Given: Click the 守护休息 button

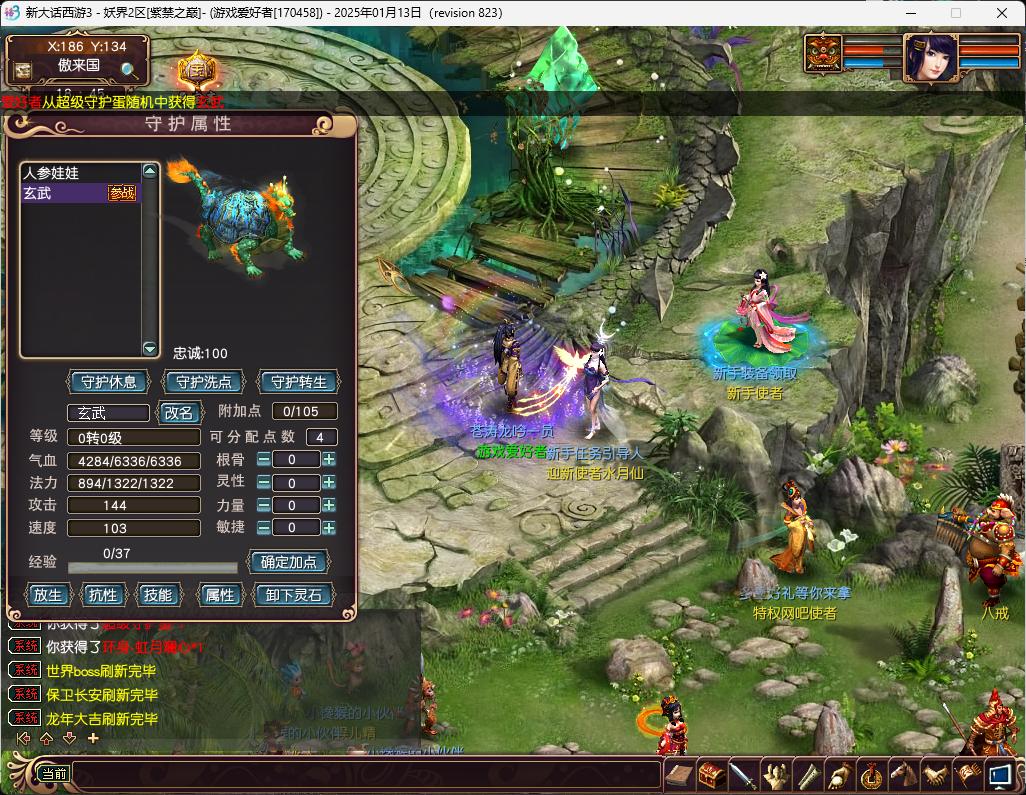Looking at the screenshot, I should (108, 382).
